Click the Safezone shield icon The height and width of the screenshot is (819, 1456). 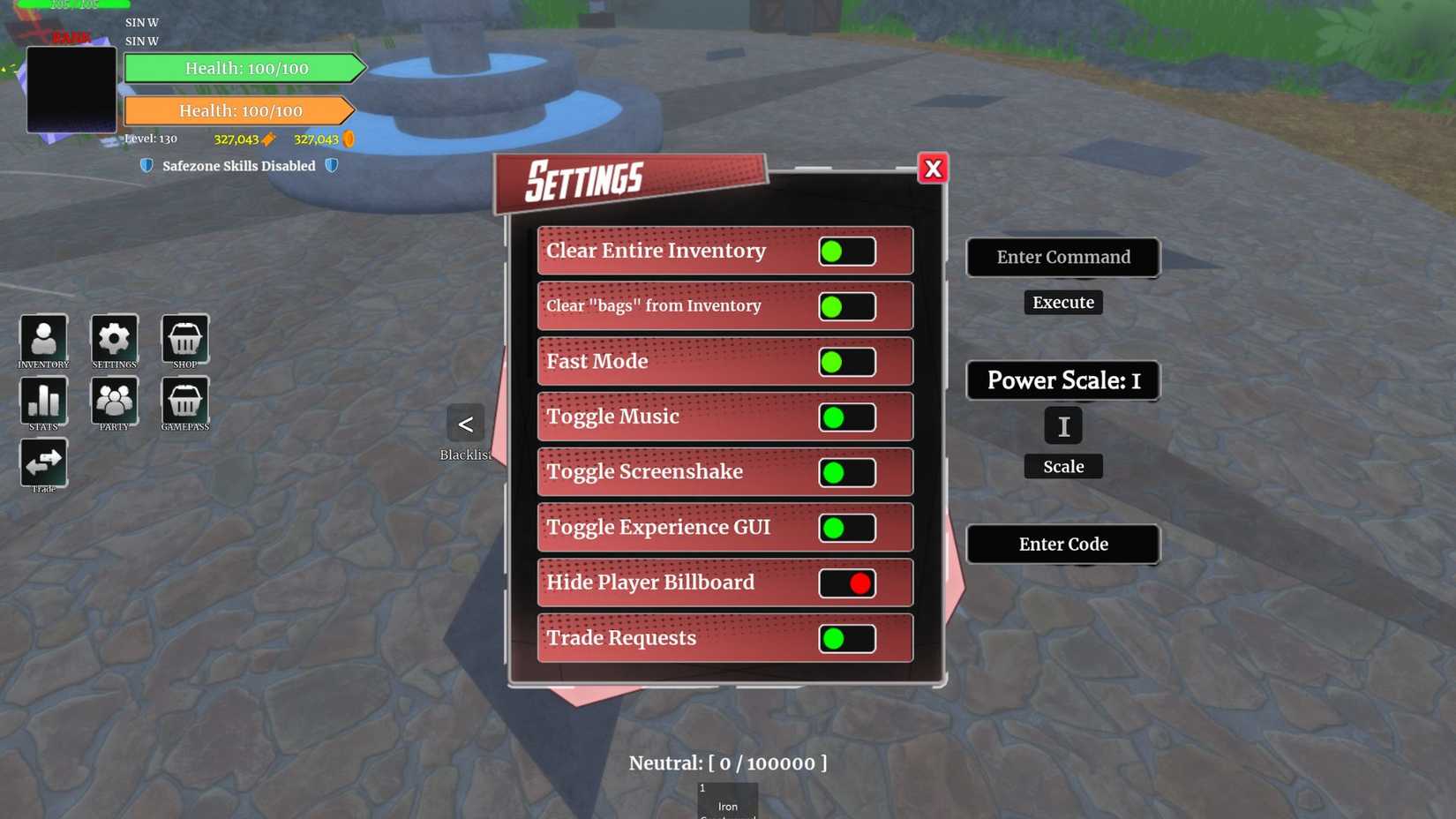tap(146, 165)
